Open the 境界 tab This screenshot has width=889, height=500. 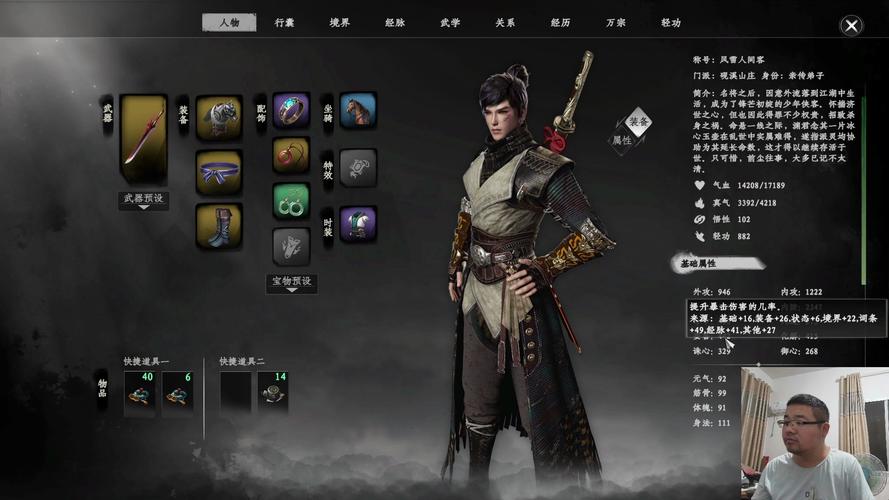(340, 22)
